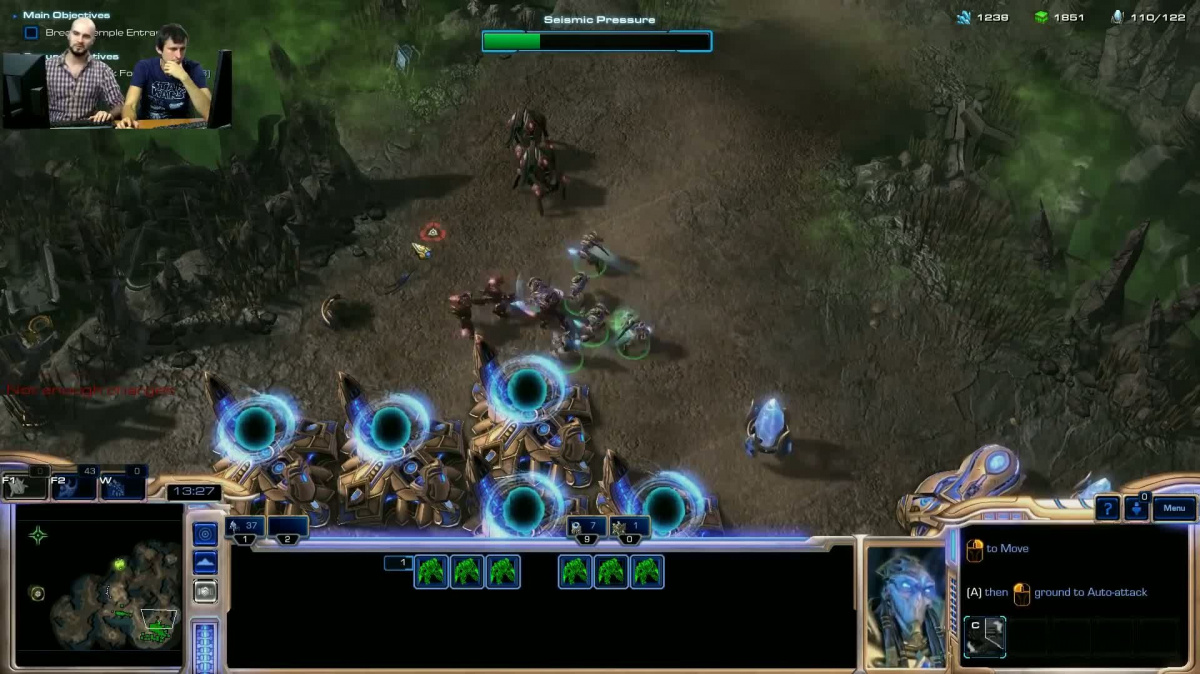This screenshot has height=674, width=1200.
Task: Select the W warp gate button
Action: [123, 486]
